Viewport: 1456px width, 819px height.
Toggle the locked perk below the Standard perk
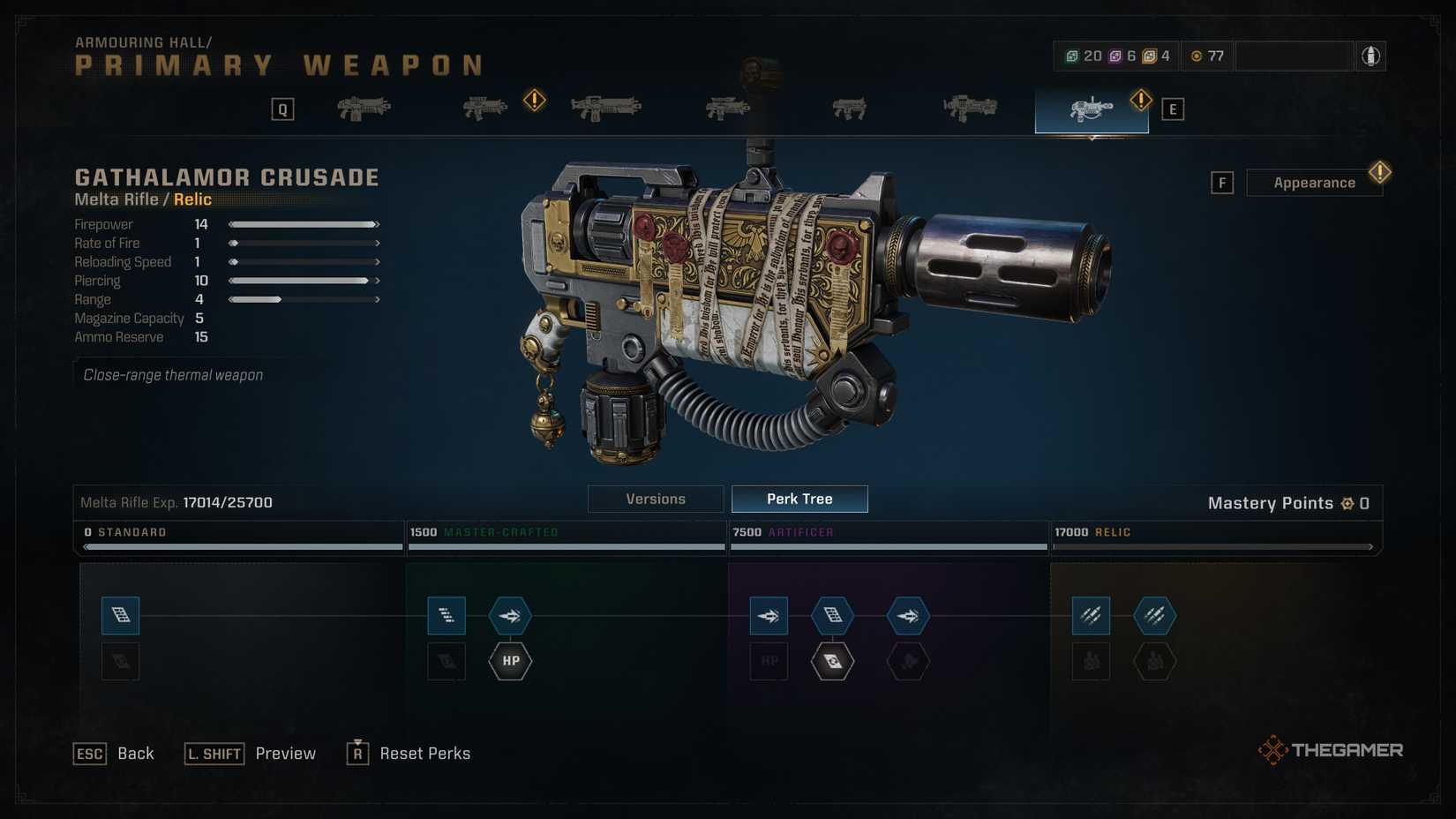coord(121,661)
